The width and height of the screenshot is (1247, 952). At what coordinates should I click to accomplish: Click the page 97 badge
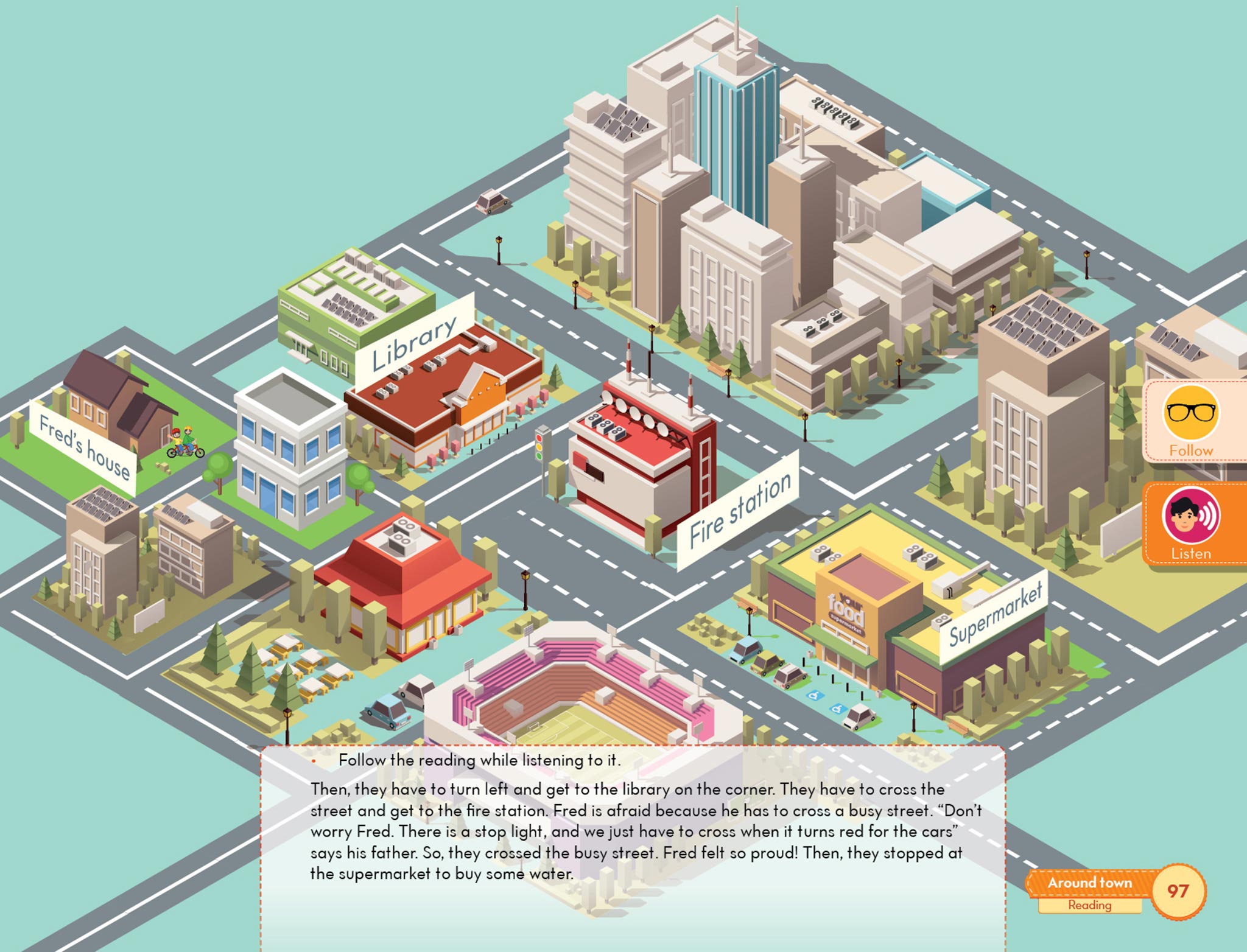(1178, 891)
